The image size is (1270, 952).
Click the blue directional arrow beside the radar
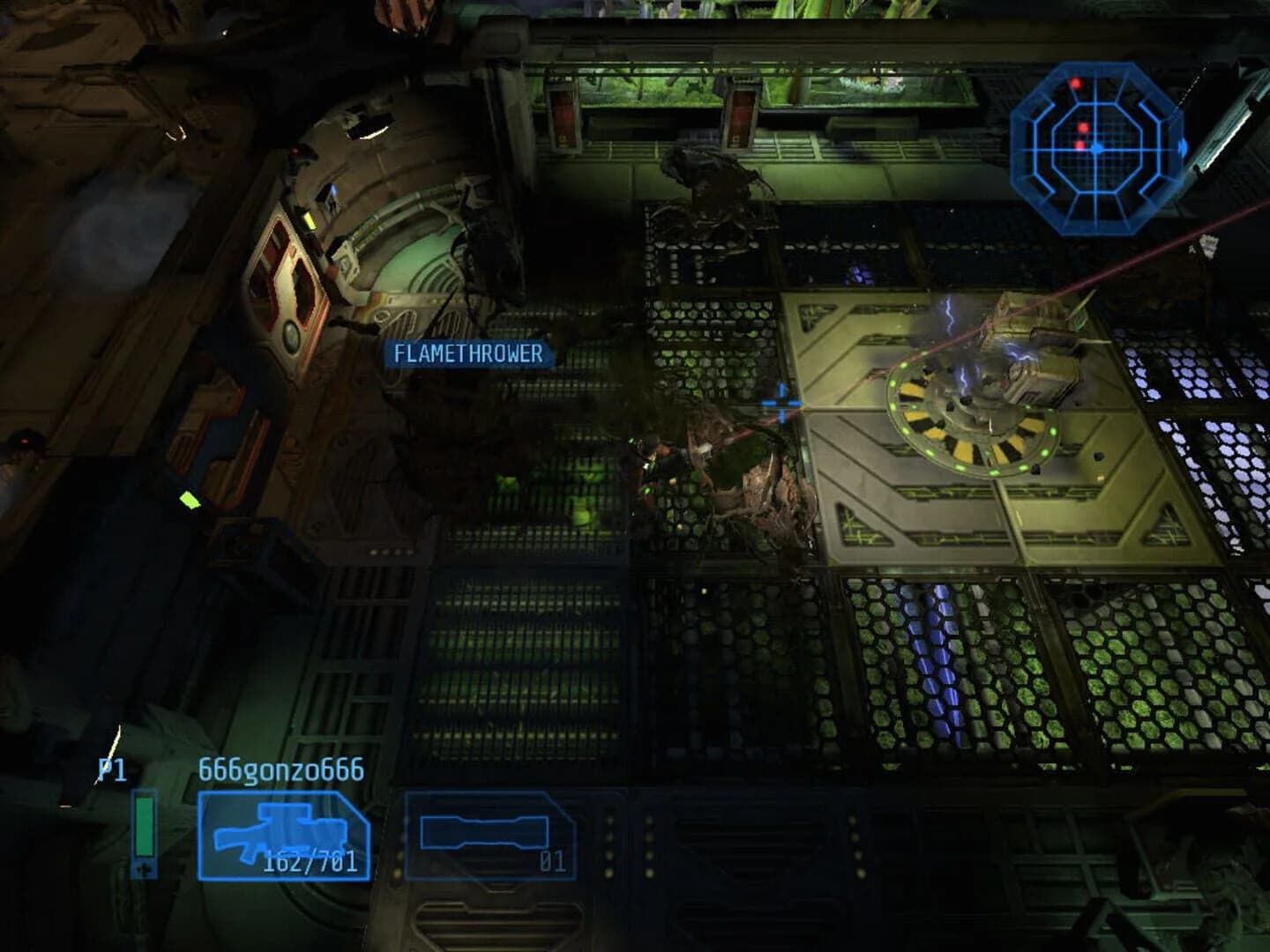point(1183,149)
